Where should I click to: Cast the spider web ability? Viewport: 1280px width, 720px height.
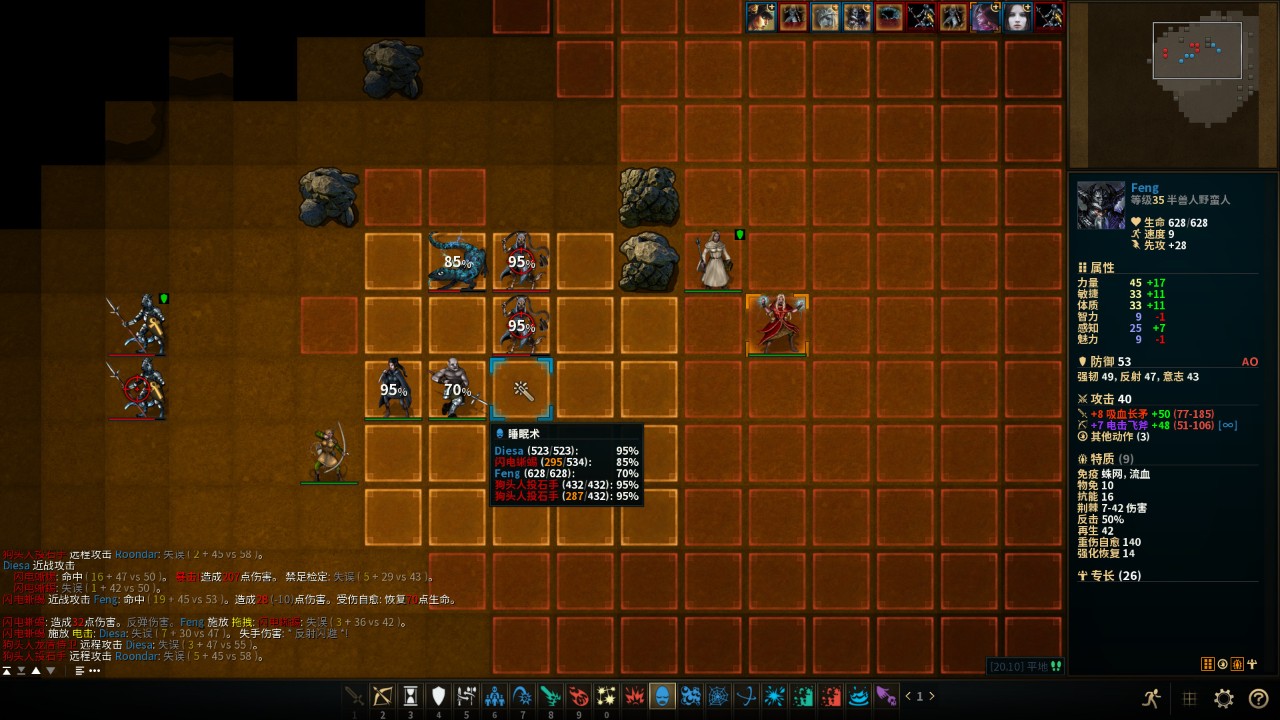[718, 696]
